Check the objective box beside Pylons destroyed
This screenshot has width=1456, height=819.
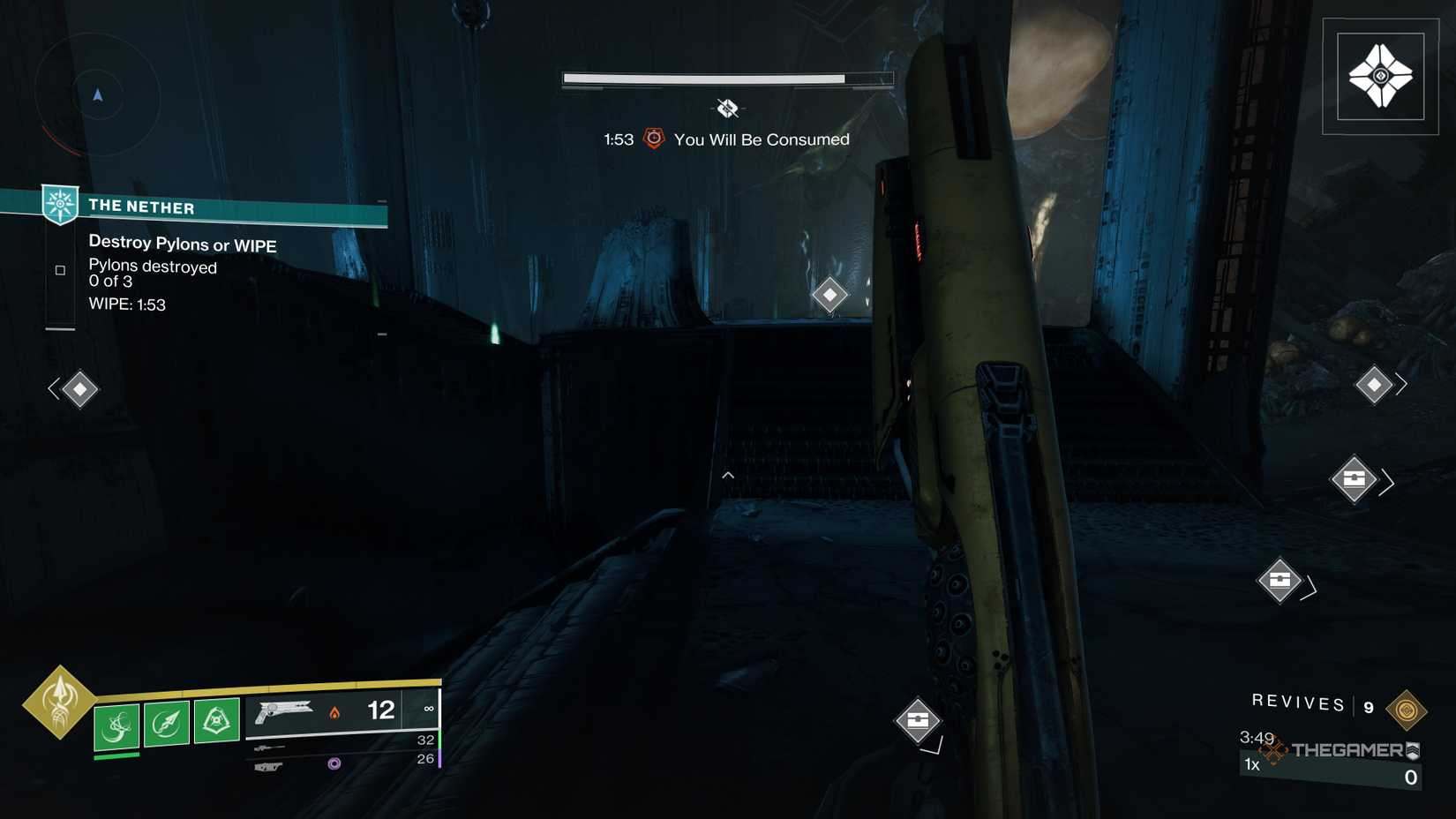59,269
